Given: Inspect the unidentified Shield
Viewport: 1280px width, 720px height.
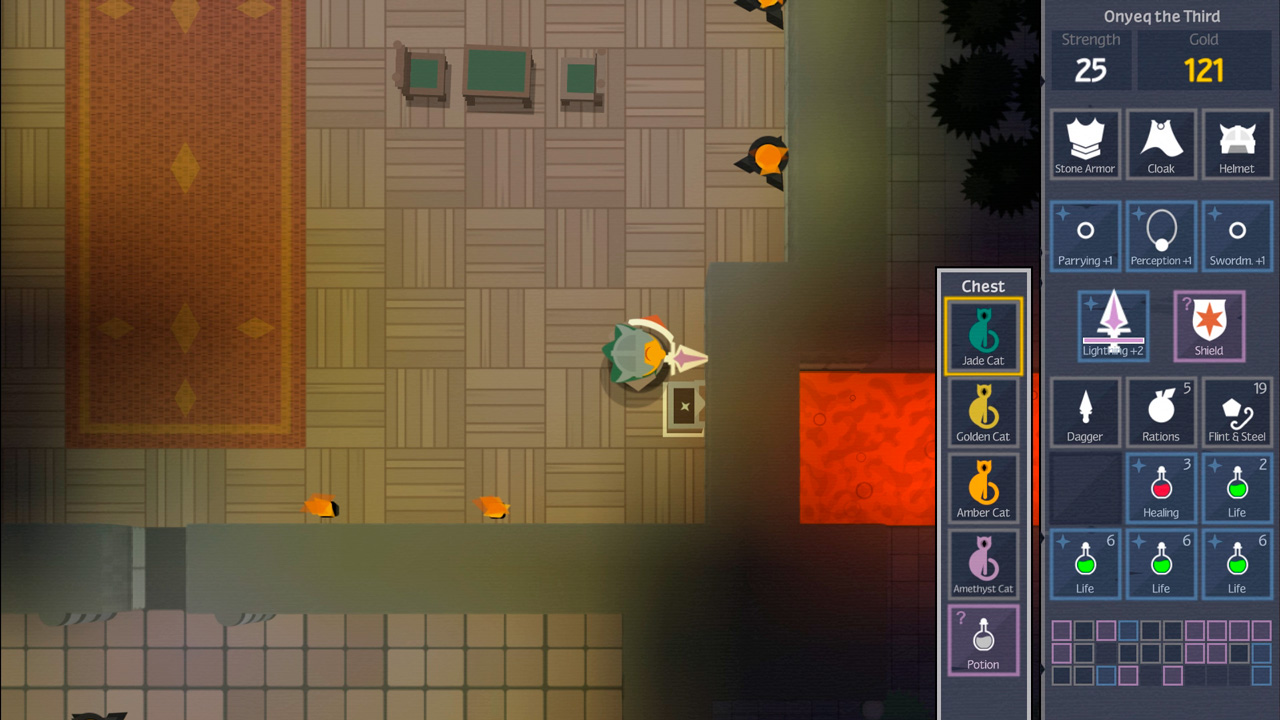Looking at the screenshot, I should click(1209, 325).
